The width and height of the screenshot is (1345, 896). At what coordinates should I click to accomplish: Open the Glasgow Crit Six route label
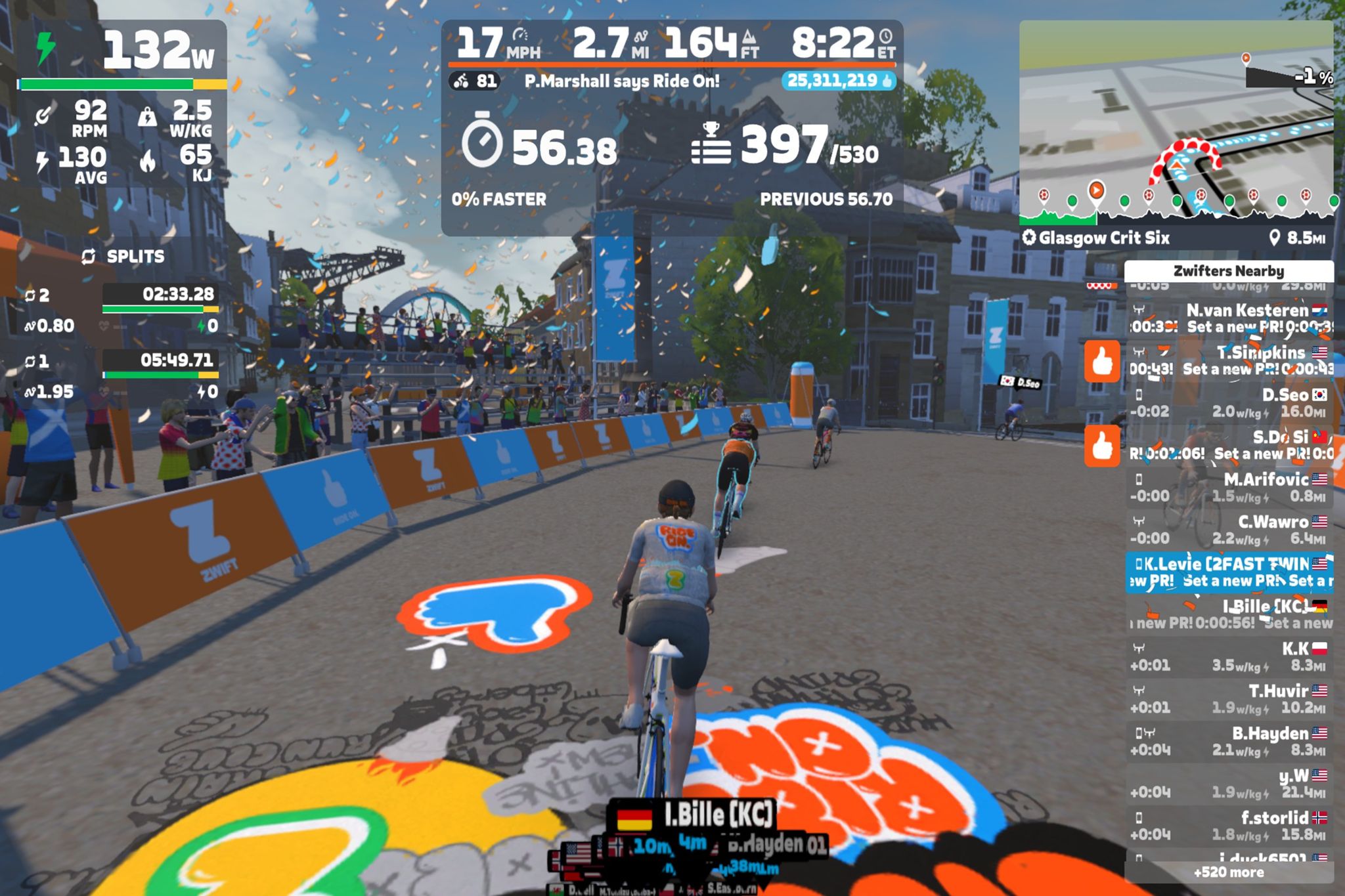point(1103,238)
